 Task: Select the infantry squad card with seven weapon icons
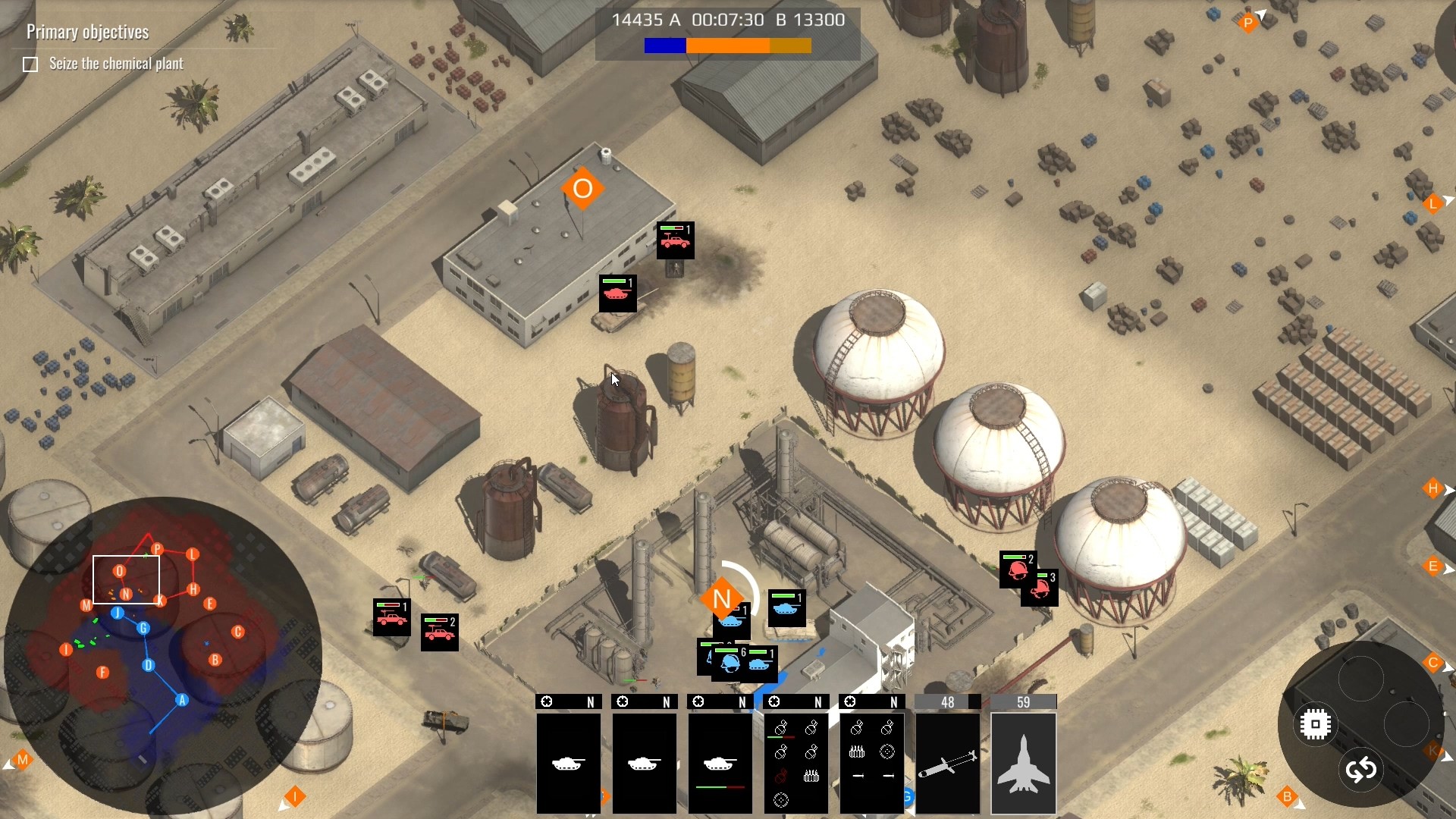pos(795,762)
